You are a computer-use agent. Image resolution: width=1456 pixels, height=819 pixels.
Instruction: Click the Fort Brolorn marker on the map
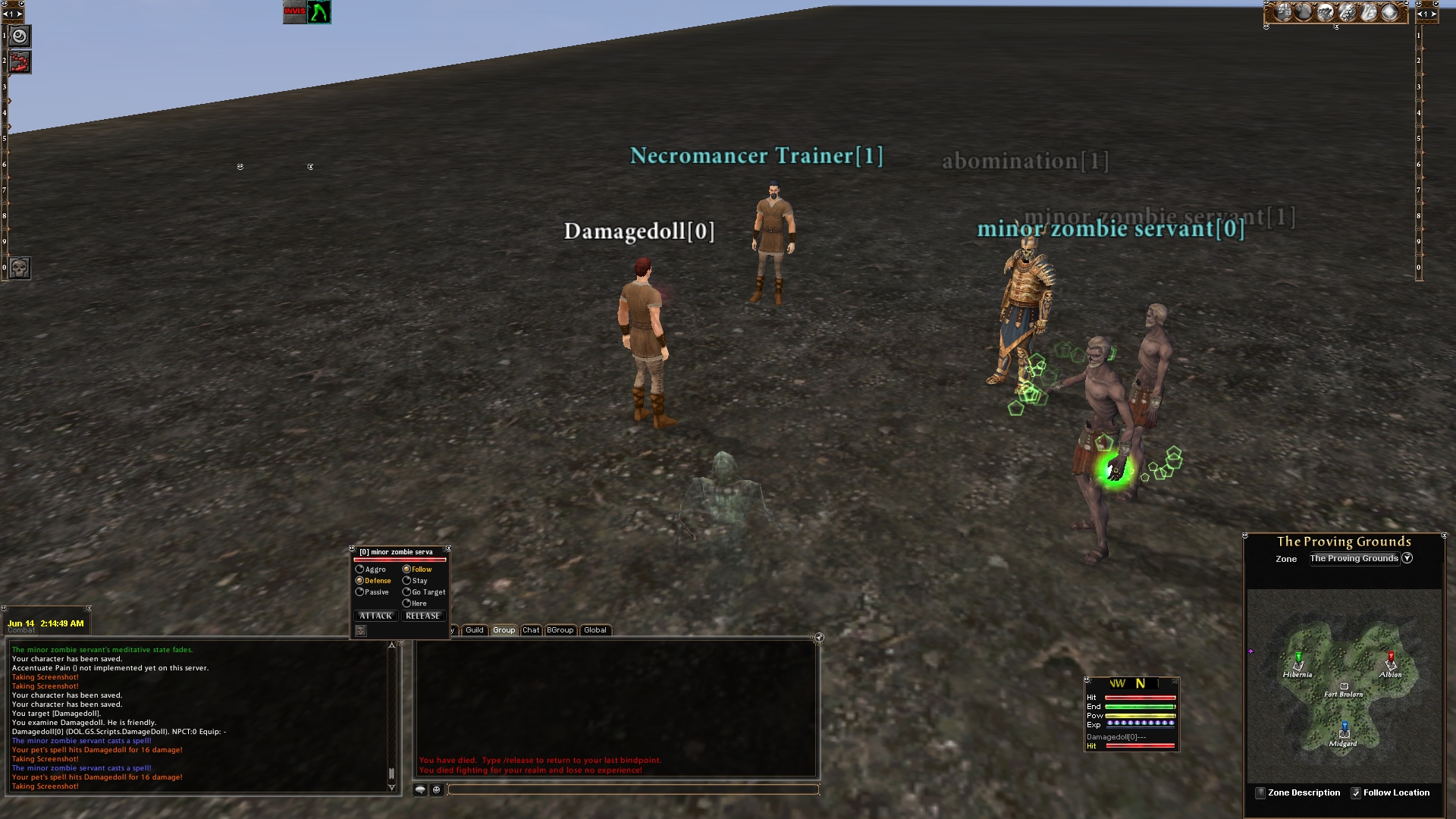click(x=1345, y=687)
